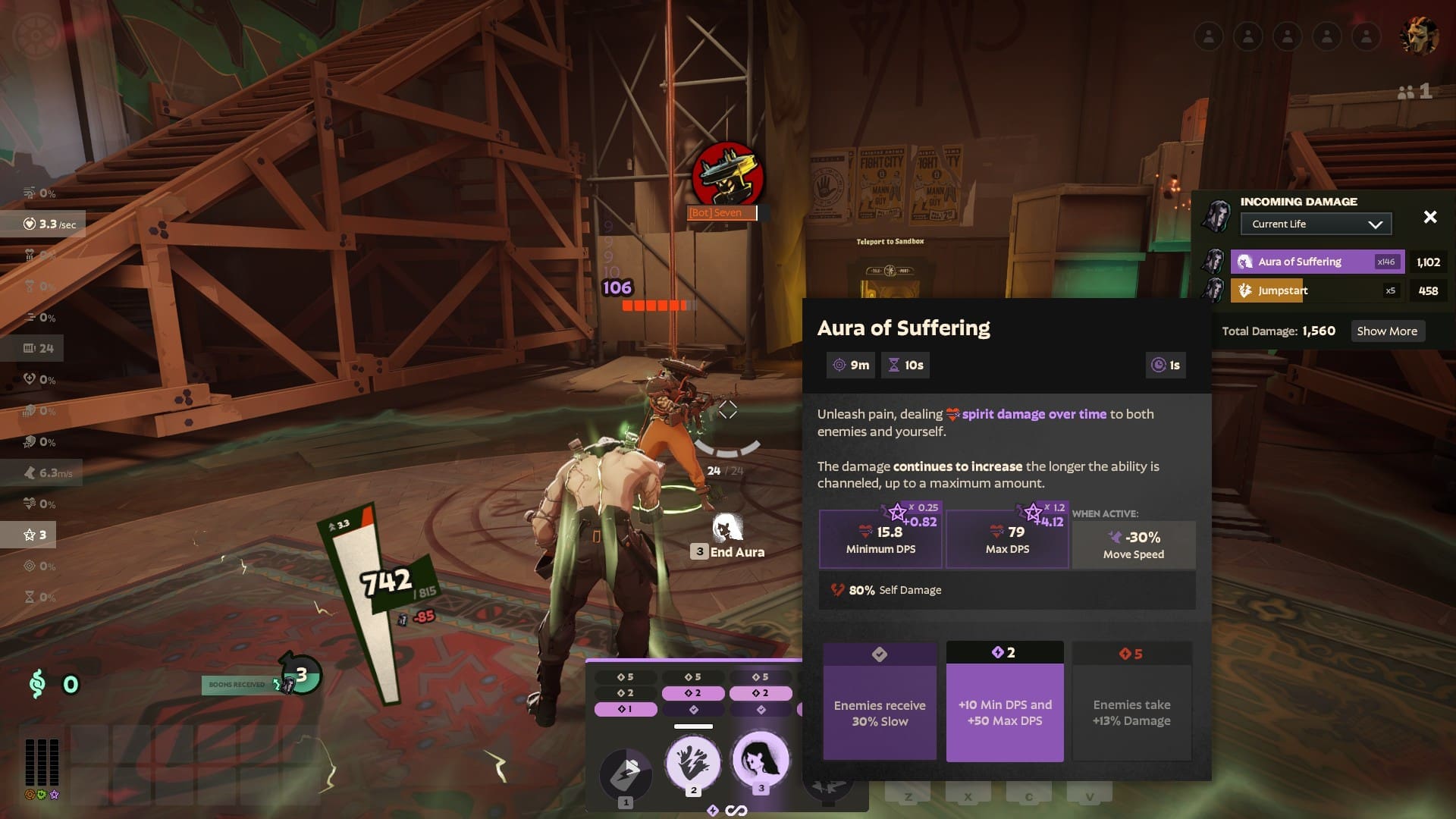Click the souls currency icon
The height and width of the screenshot is (819, 1456).
(x=37, y=685)
